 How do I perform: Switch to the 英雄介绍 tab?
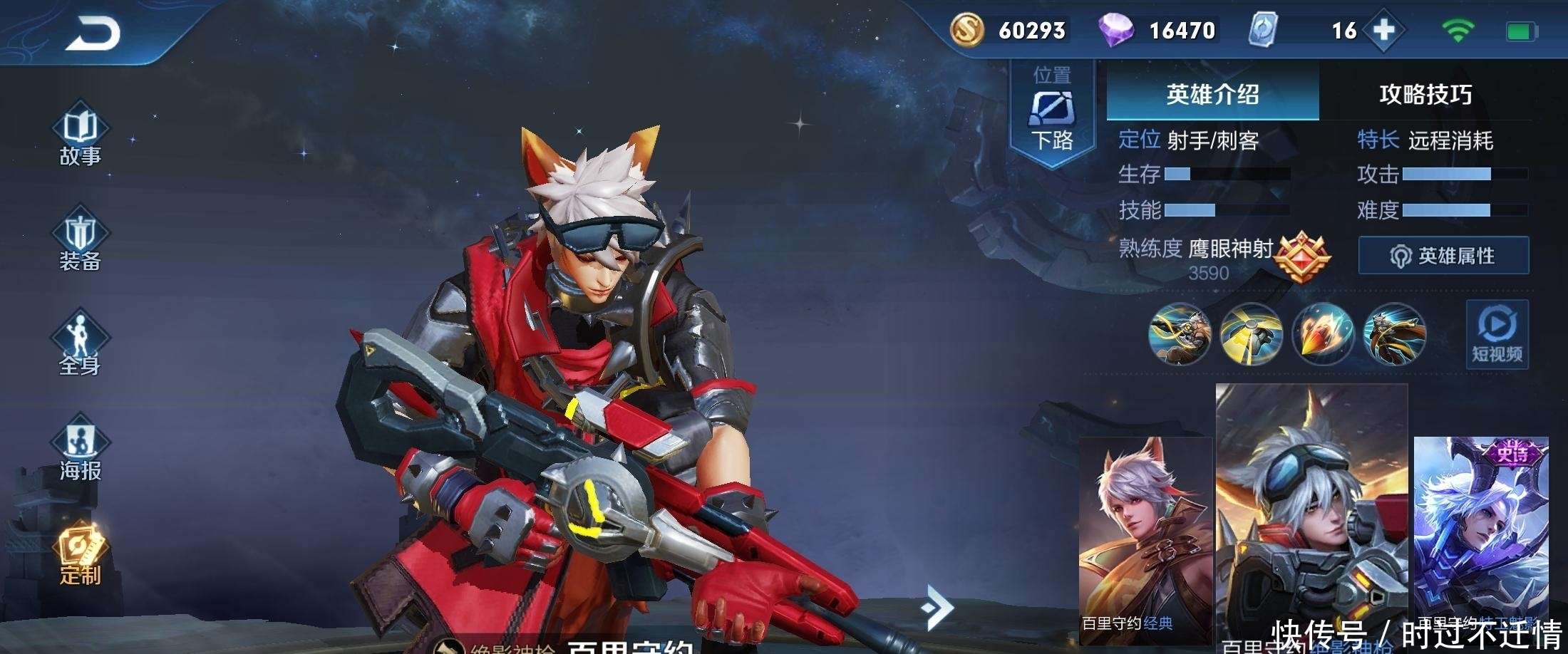point(1212,95)
